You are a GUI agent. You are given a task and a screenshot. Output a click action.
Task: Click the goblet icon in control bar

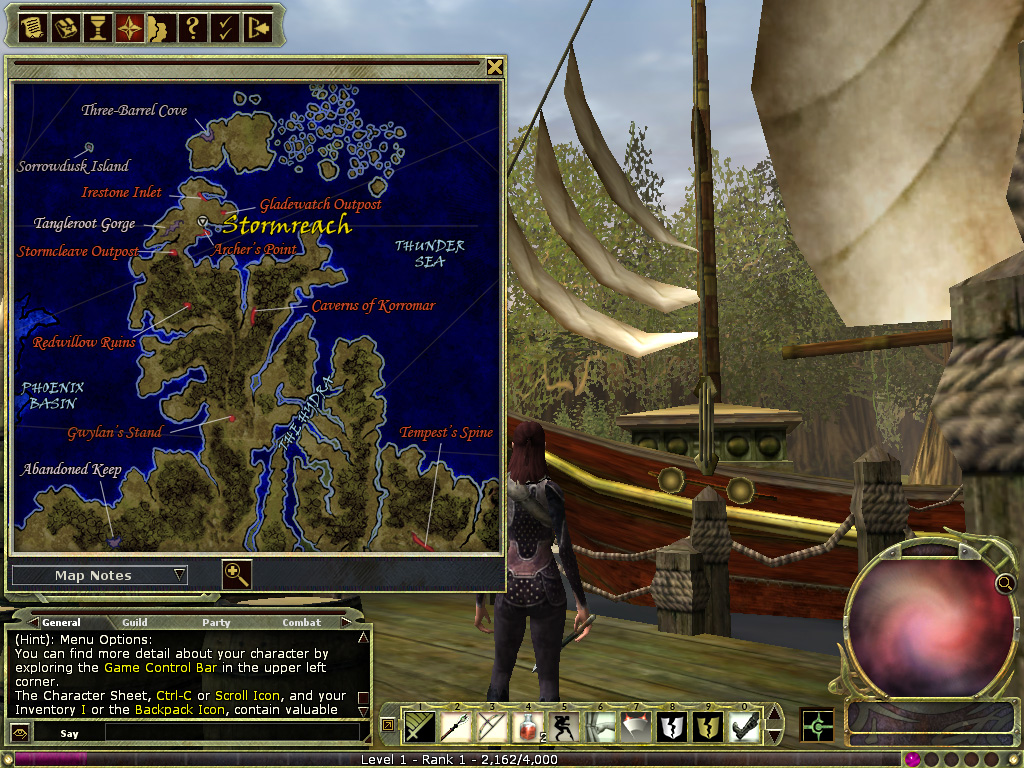97,27
